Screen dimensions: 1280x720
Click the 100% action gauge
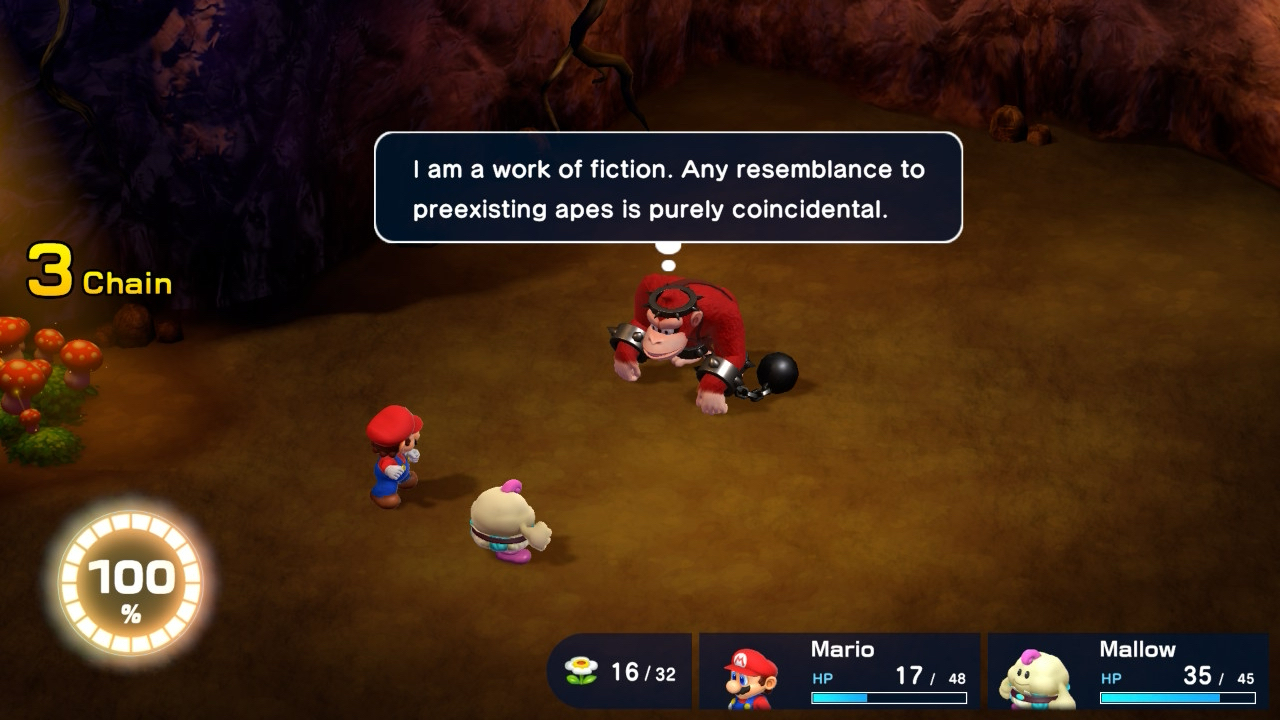point(130,585)
